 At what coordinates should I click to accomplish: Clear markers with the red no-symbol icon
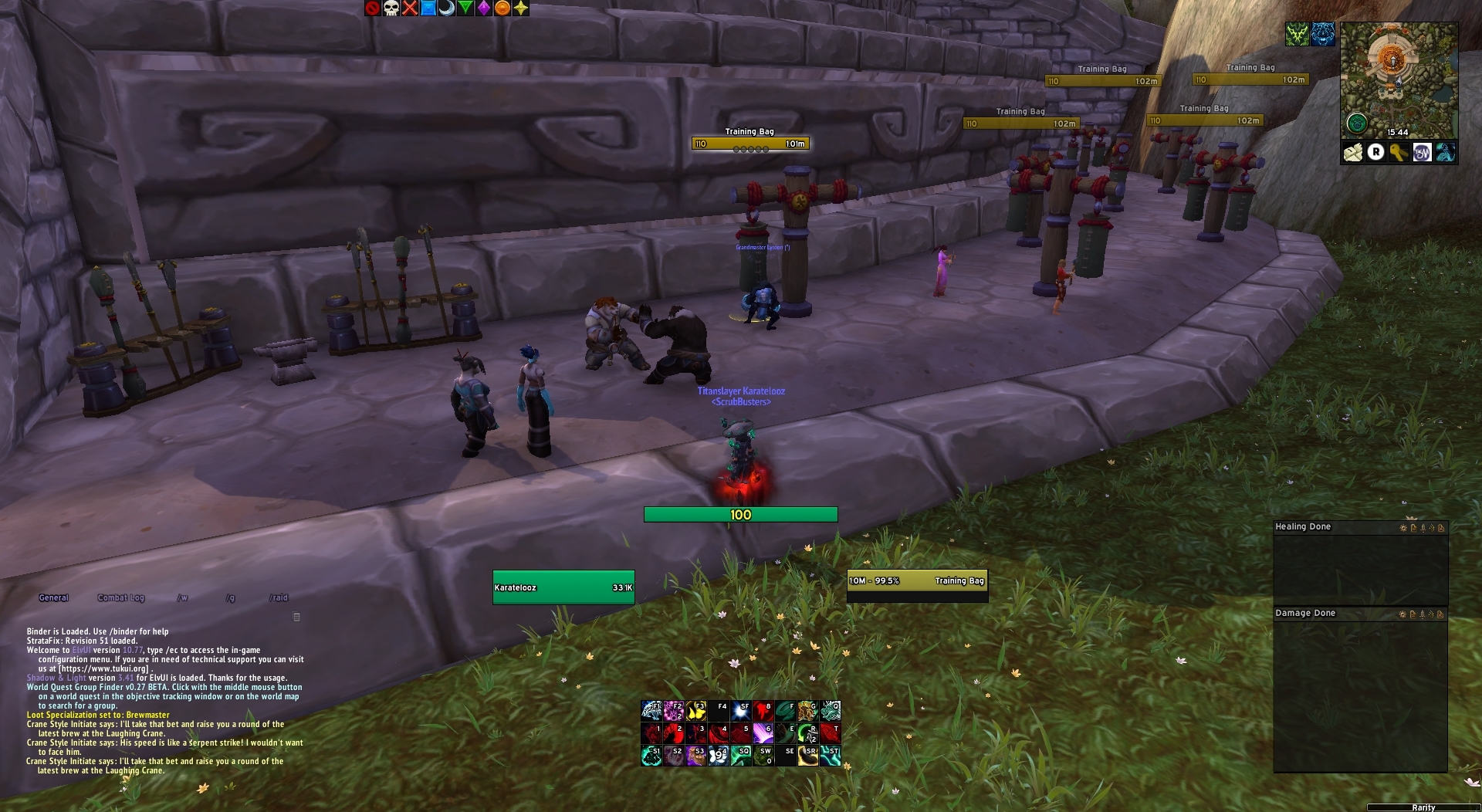click(373, 8)
